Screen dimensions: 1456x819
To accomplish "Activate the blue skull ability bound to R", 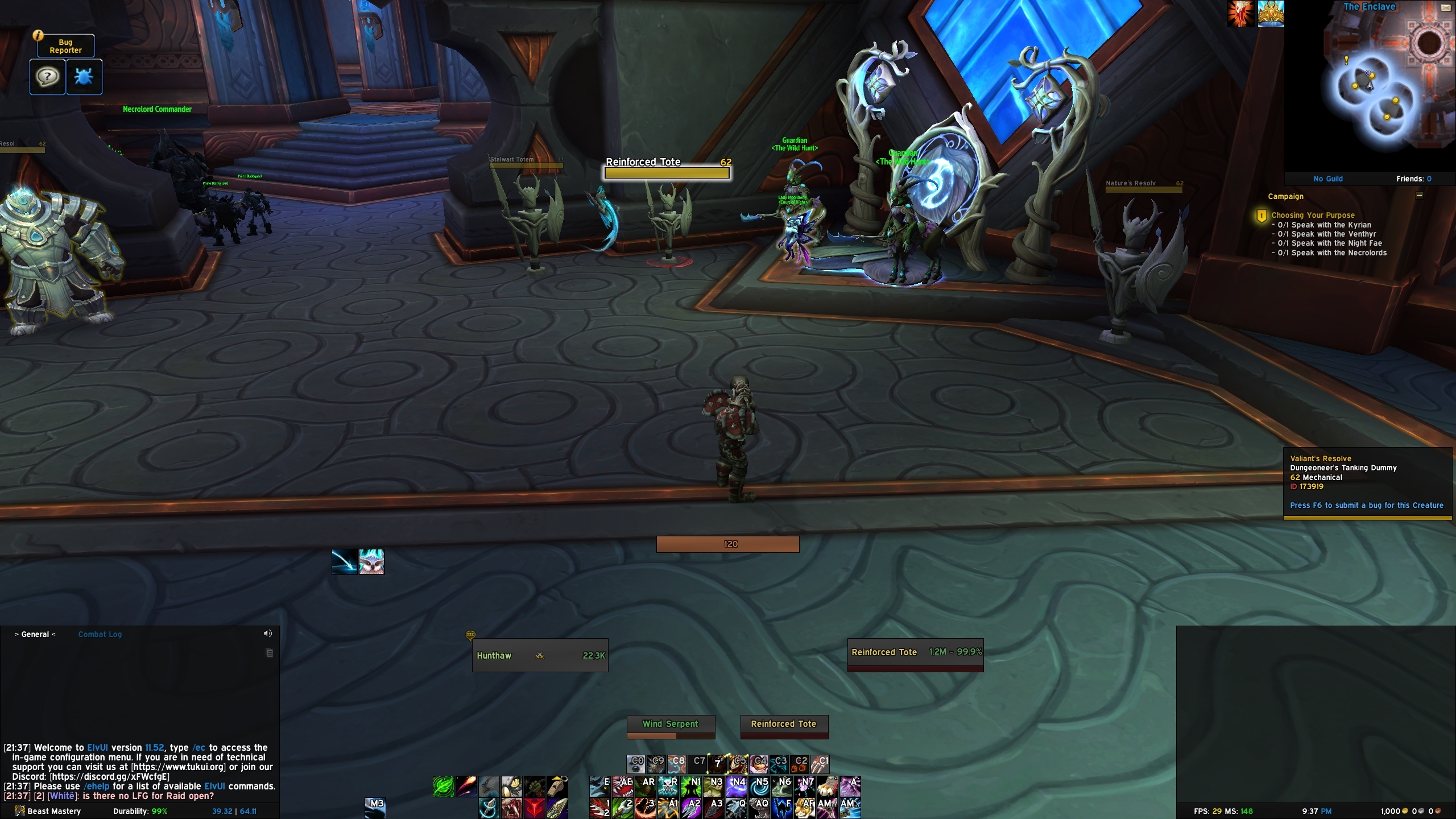I will click(x=668, y=786).
